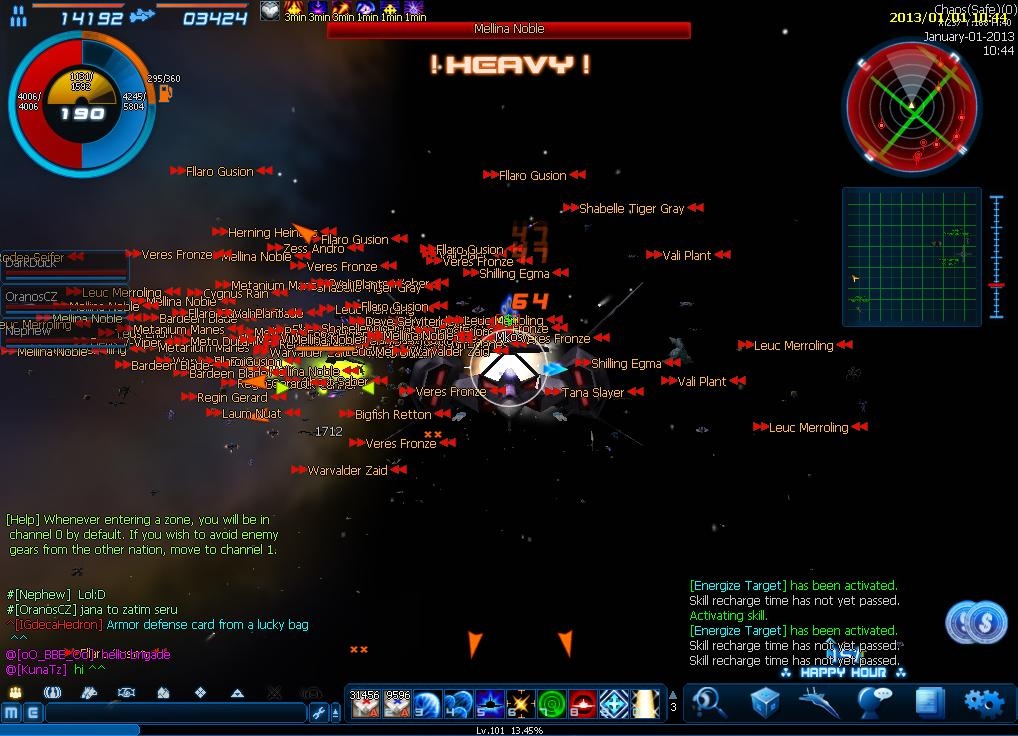
Task: Open the blue cube inventory menu
Action: tap(764, 702)
